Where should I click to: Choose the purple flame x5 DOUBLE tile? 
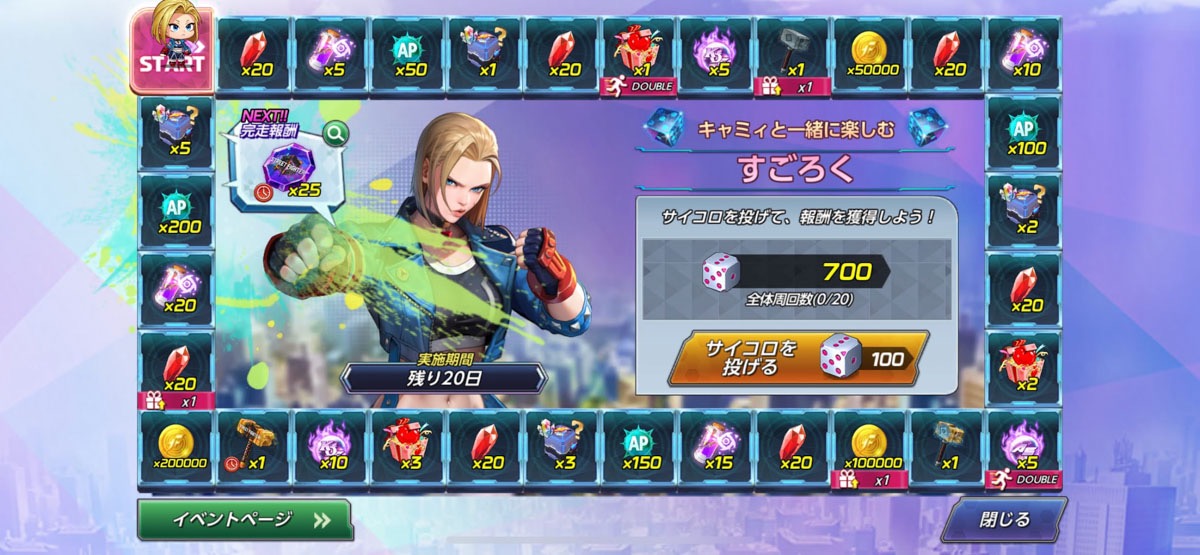[x=1024, y=447]
